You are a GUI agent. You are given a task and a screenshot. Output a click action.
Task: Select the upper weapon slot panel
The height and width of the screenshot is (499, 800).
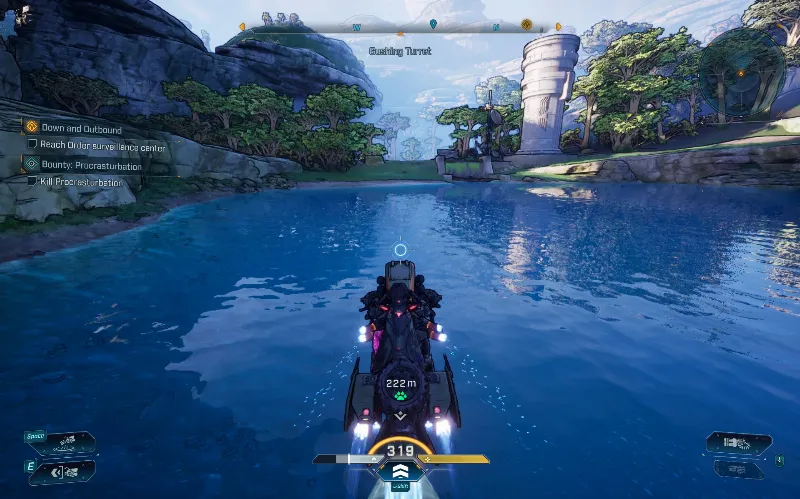739,442
